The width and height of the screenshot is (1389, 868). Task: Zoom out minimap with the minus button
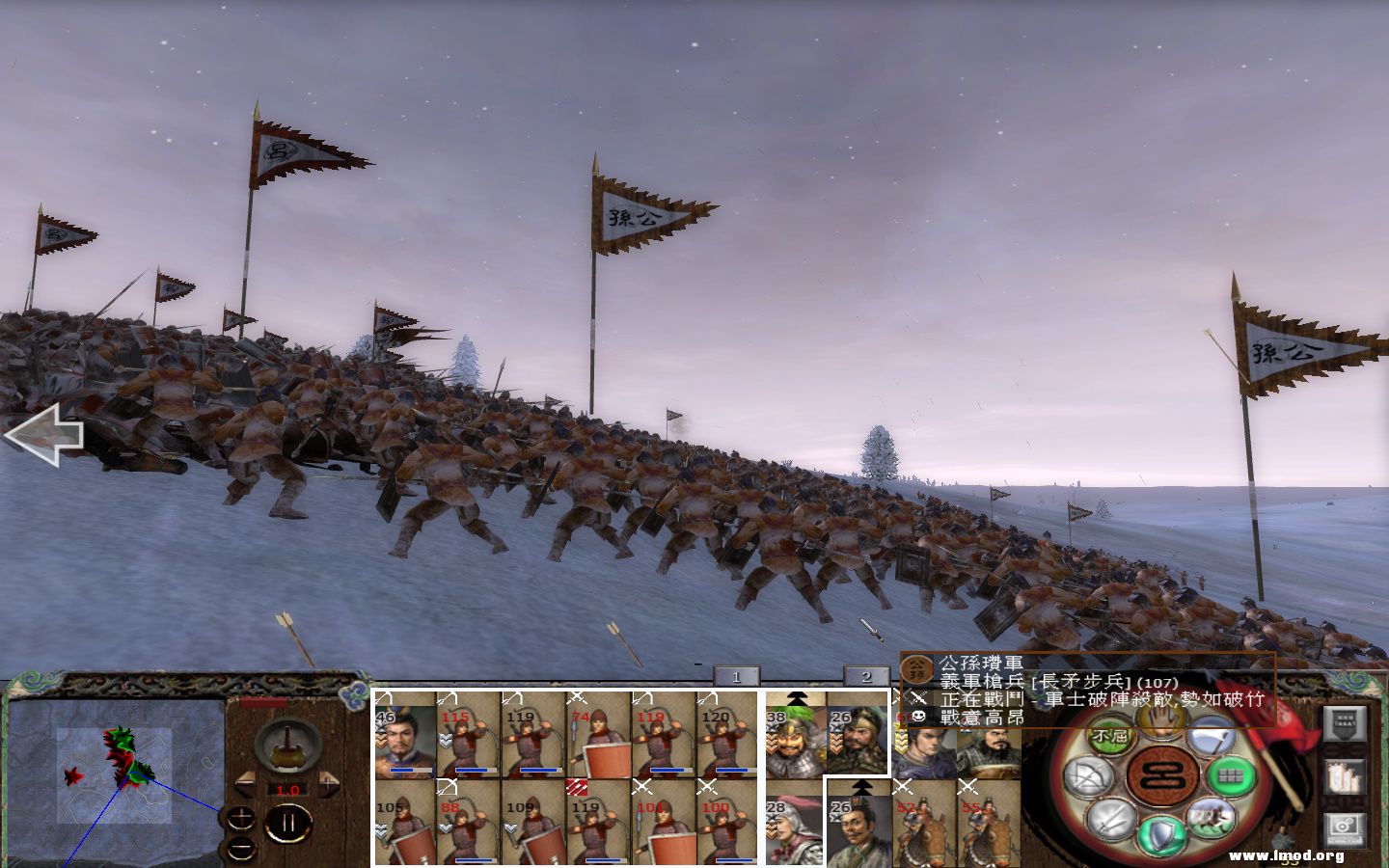[240, 847]
